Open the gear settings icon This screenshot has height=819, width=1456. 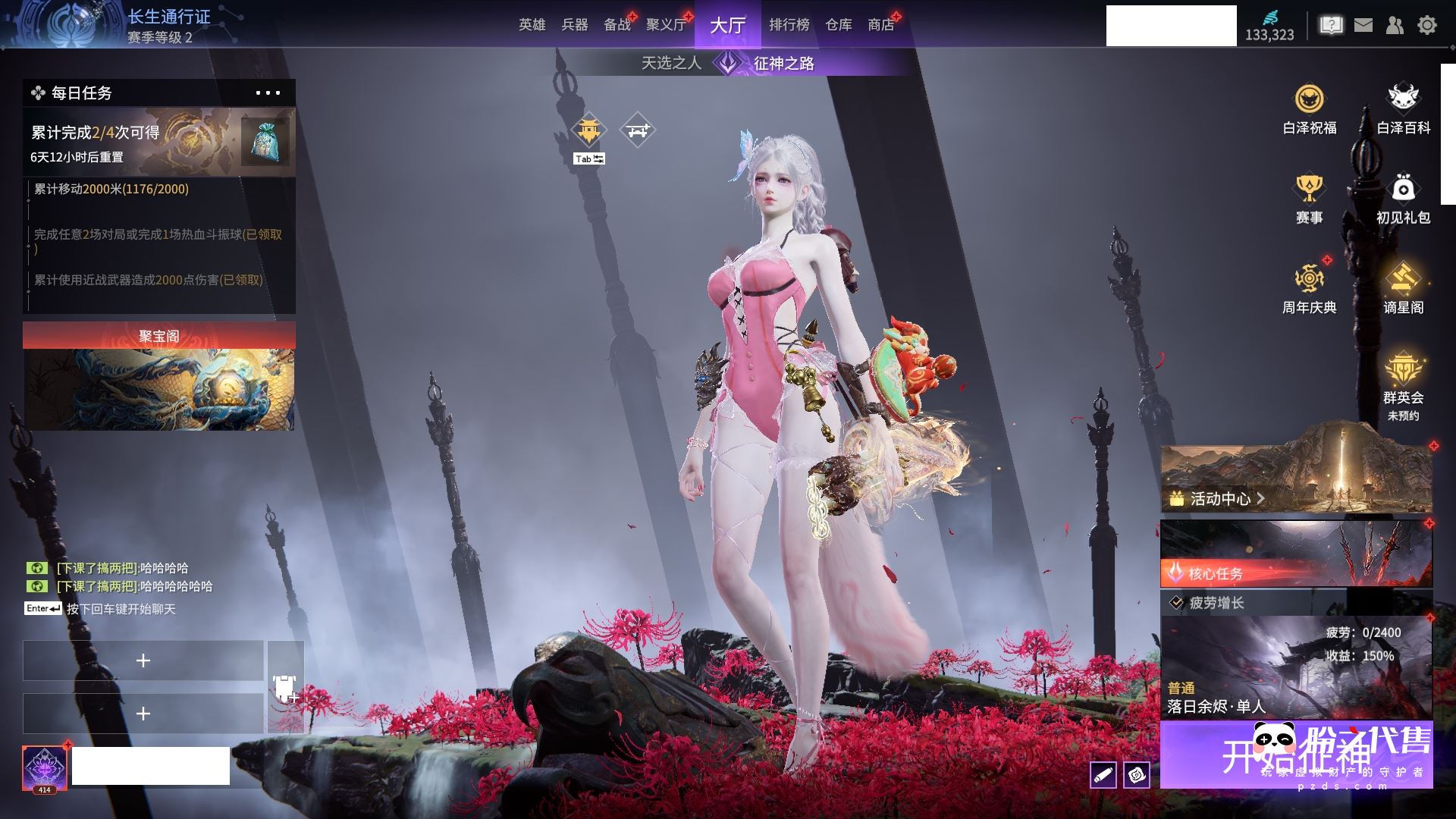click(1427, 25)
